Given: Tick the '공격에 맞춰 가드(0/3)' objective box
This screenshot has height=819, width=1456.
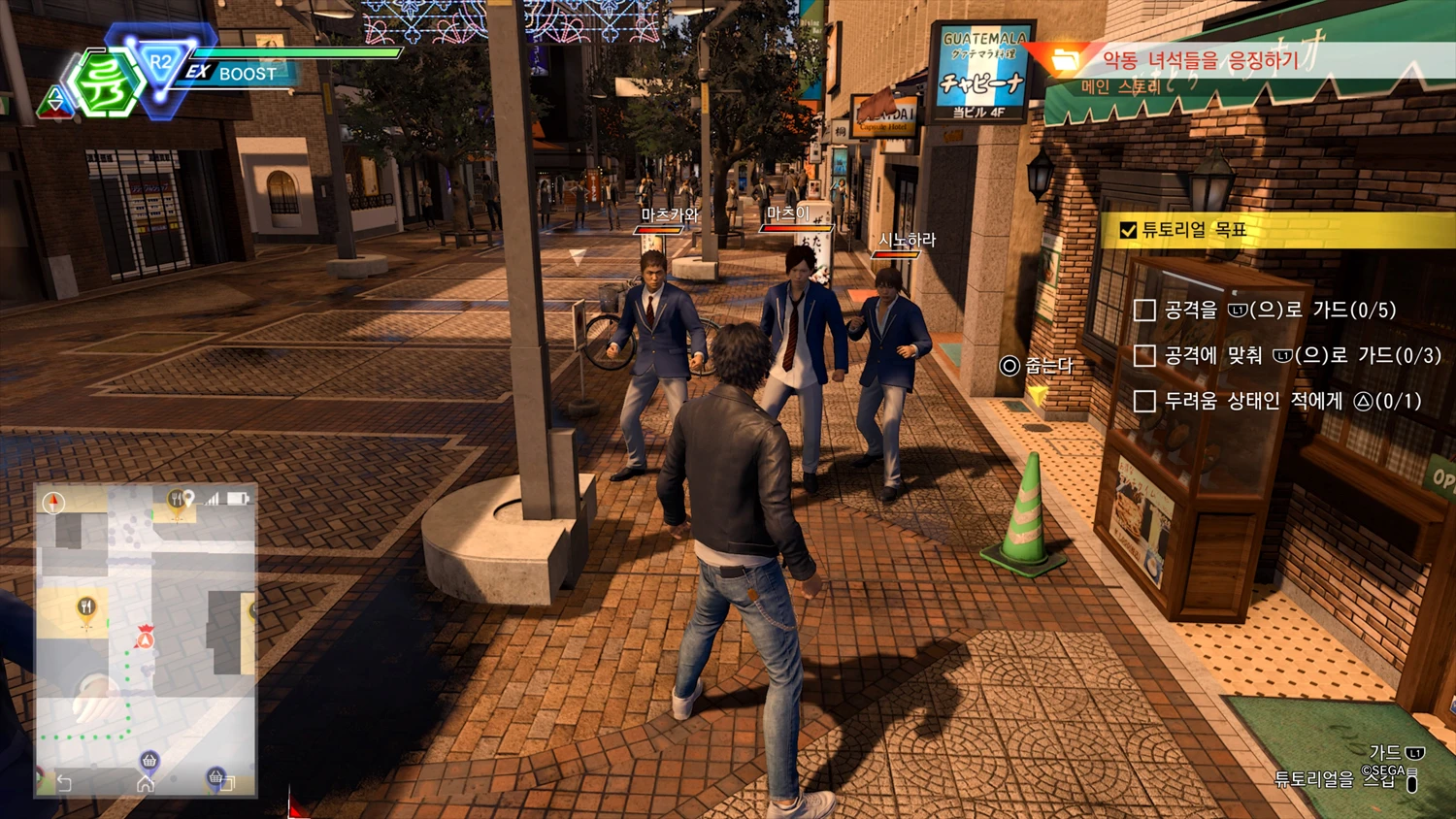Looking at the screenshot, I should tap(1144, 356).
